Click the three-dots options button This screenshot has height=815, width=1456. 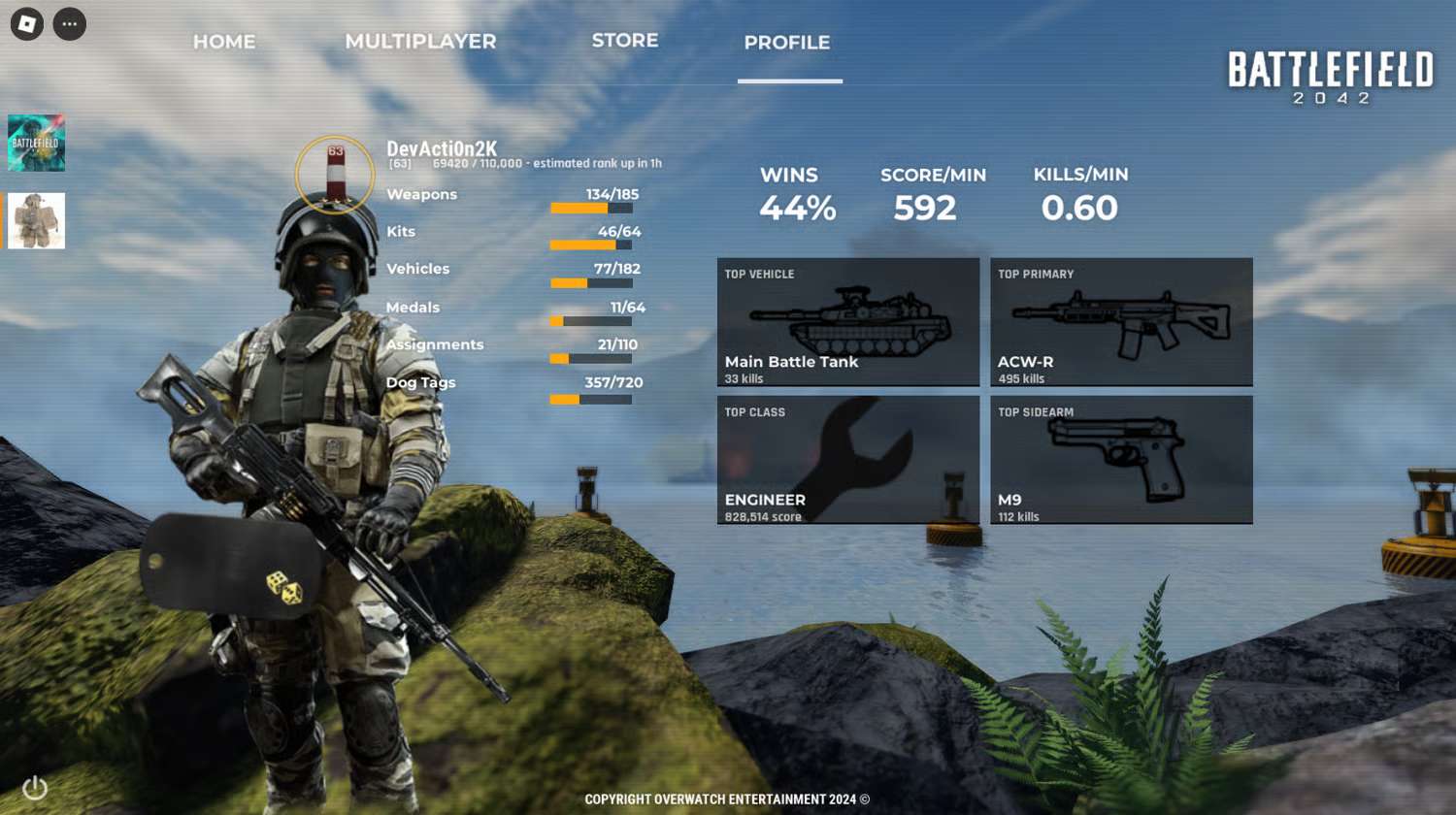click(70, 24)
